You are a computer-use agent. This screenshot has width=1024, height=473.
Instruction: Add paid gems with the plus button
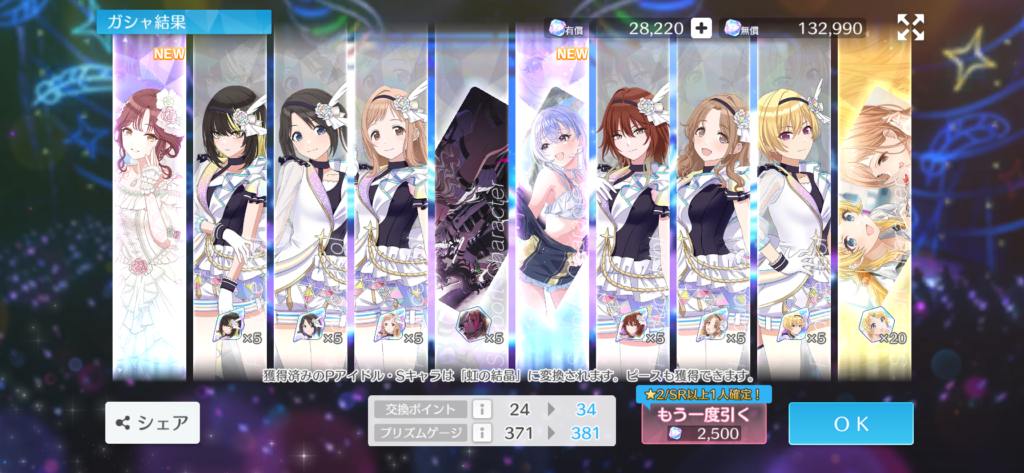(x=702, y=28)
